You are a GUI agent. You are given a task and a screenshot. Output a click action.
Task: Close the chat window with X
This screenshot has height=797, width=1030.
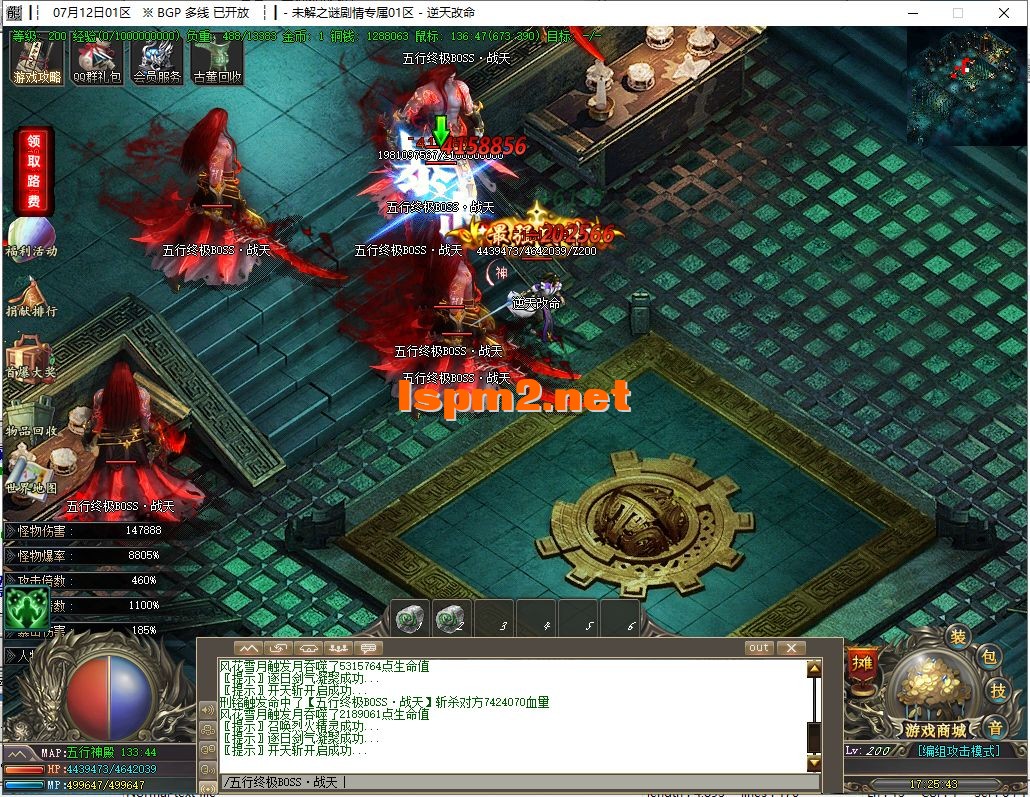791,648
